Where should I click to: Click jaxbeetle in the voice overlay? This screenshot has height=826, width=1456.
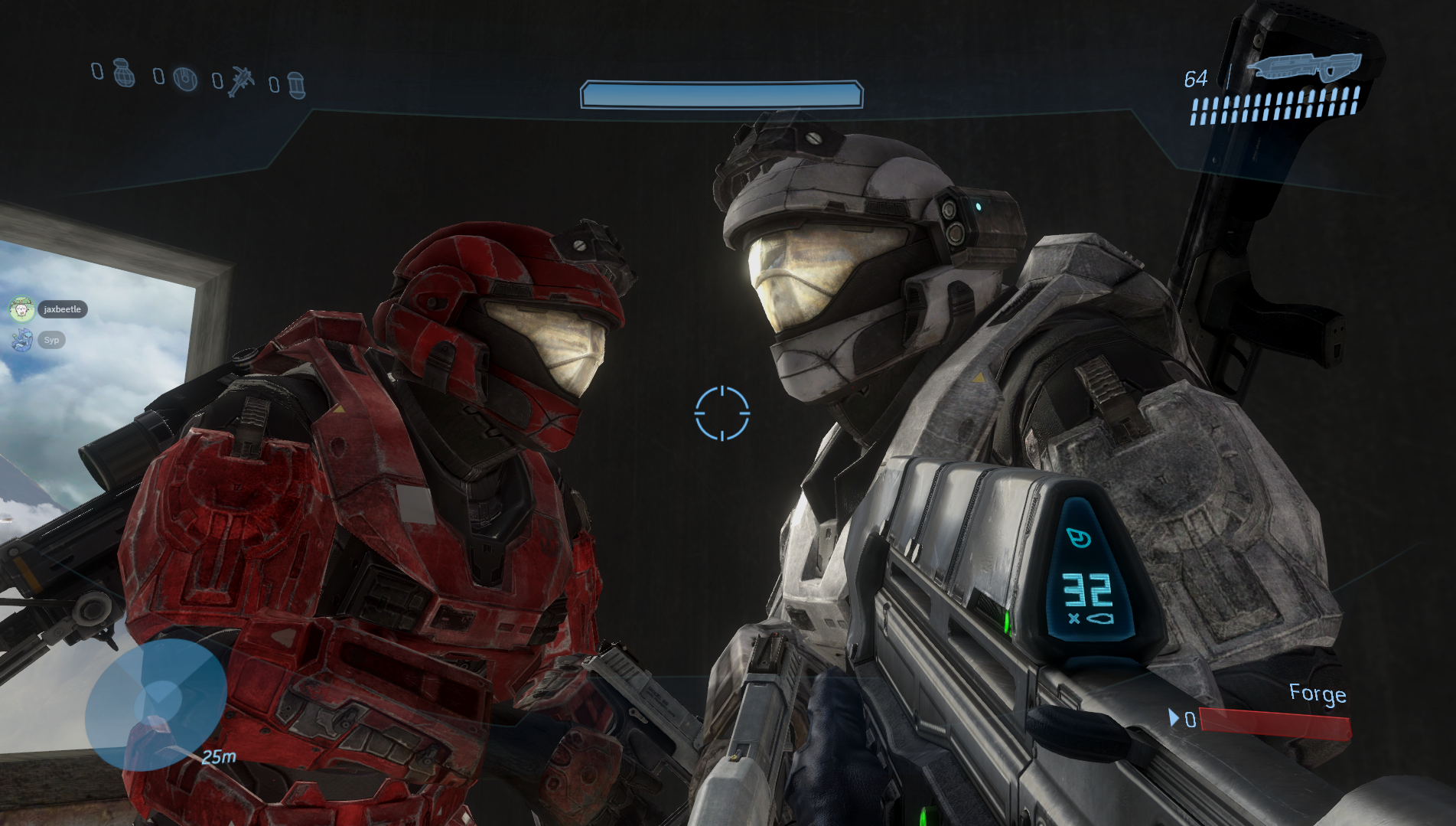pyautogui.click(x=61, y=309)
